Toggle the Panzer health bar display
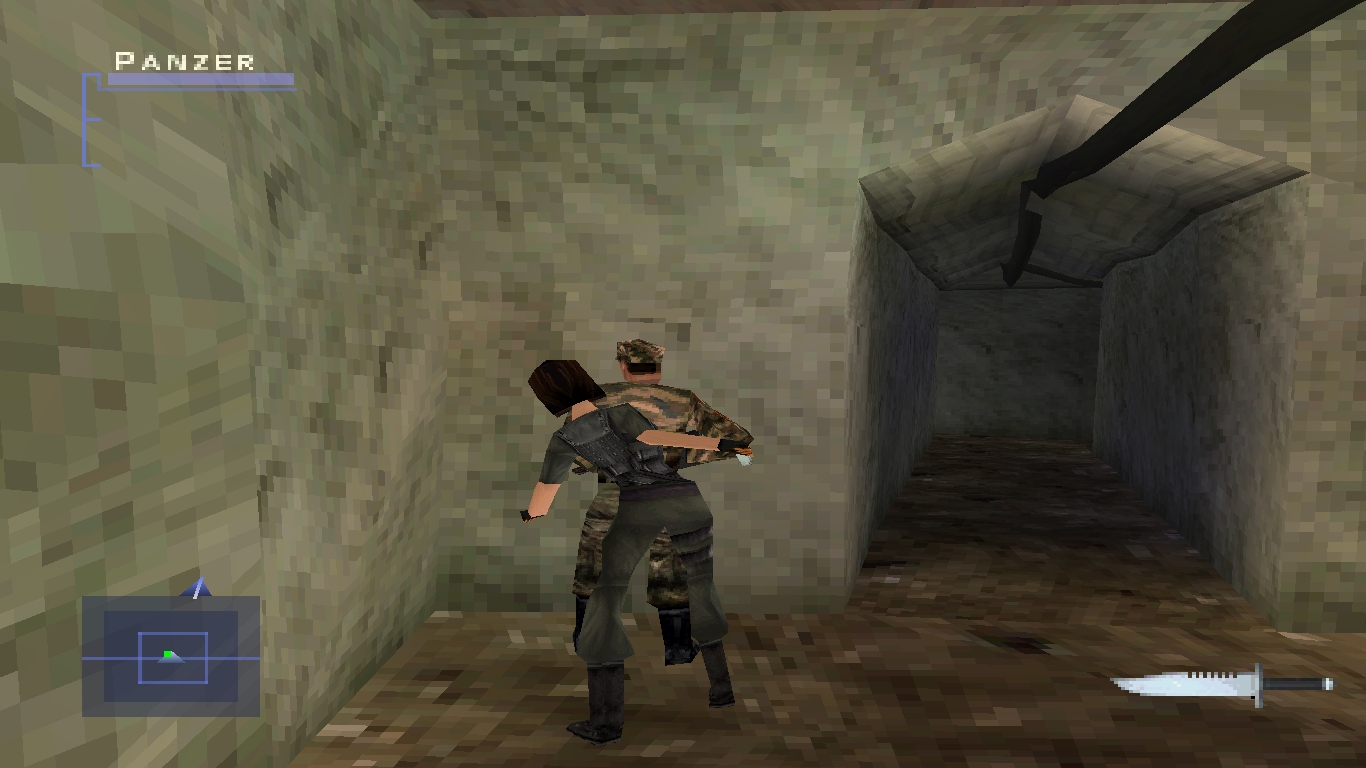 198,77
